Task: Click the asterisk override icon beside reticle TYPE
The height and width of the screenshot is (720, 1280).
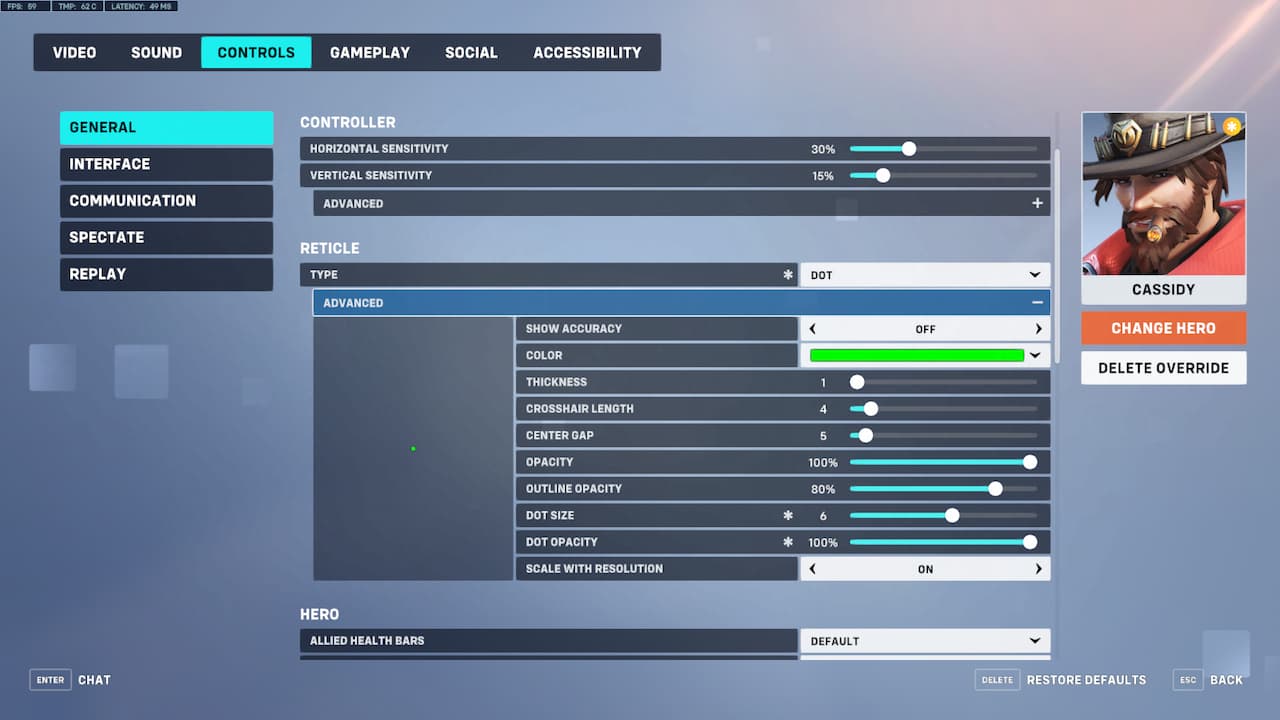Action: click(x=789, y=274)
